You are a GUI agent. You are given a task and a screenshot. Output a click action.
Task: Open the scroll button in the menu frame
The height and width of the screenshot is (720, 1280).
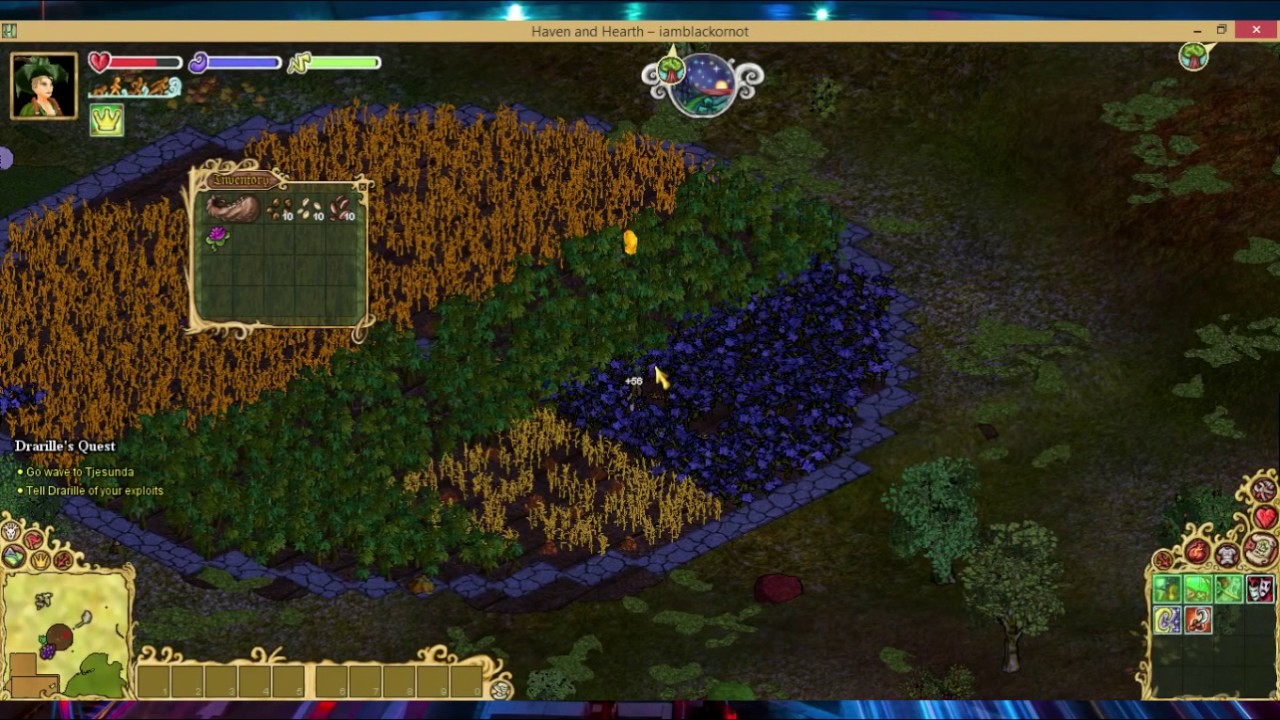coord(1260,548)
